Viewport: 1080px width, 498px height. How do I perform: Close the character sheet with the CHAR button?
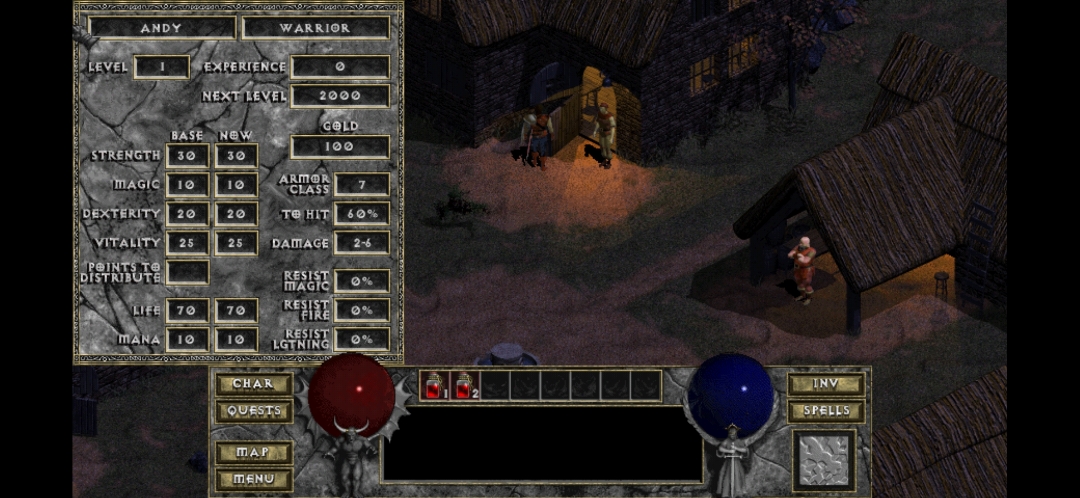point(253,384)
